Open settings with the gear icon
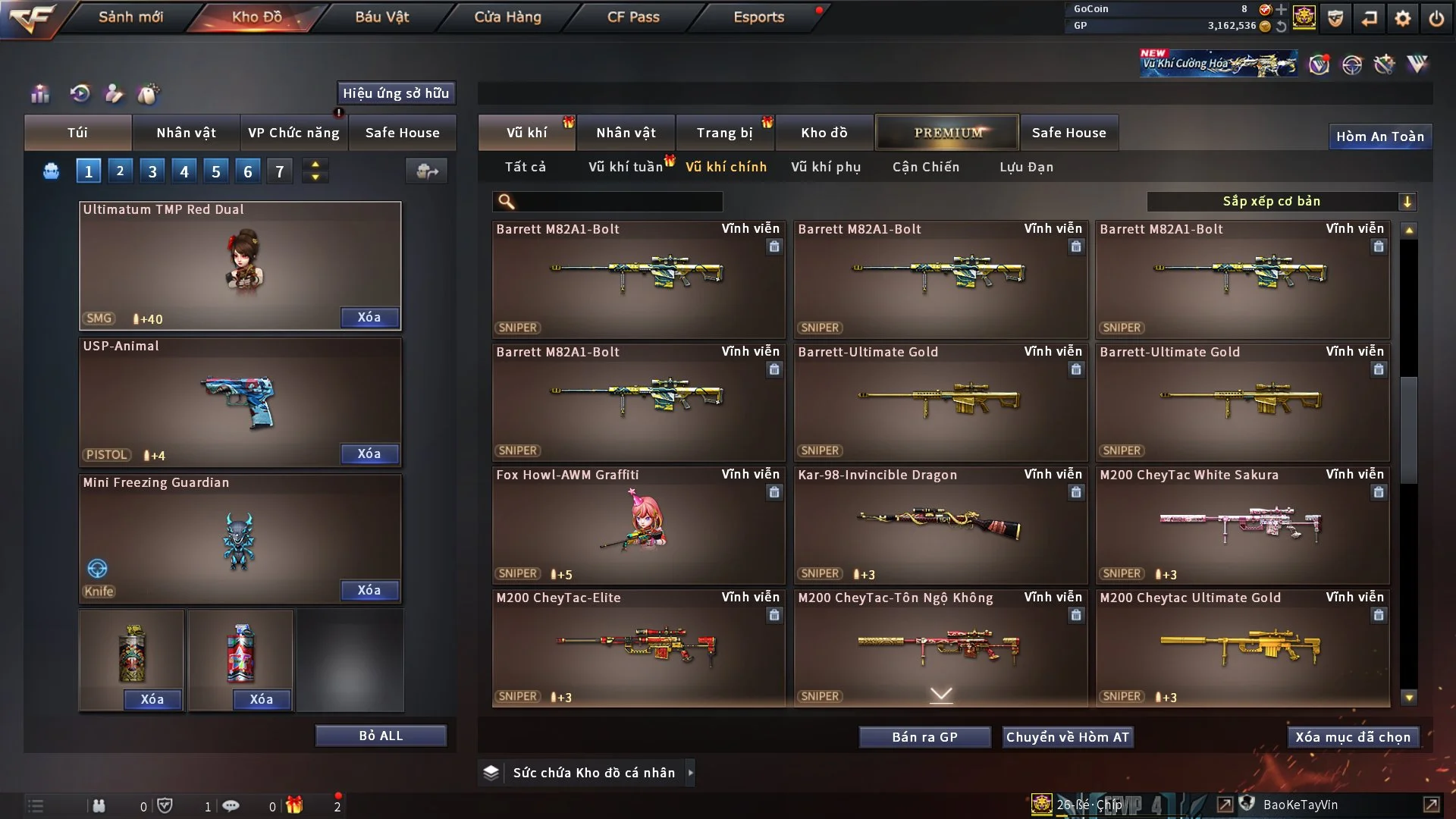This screenshot has width=1456, height=819. point(1402,18)
